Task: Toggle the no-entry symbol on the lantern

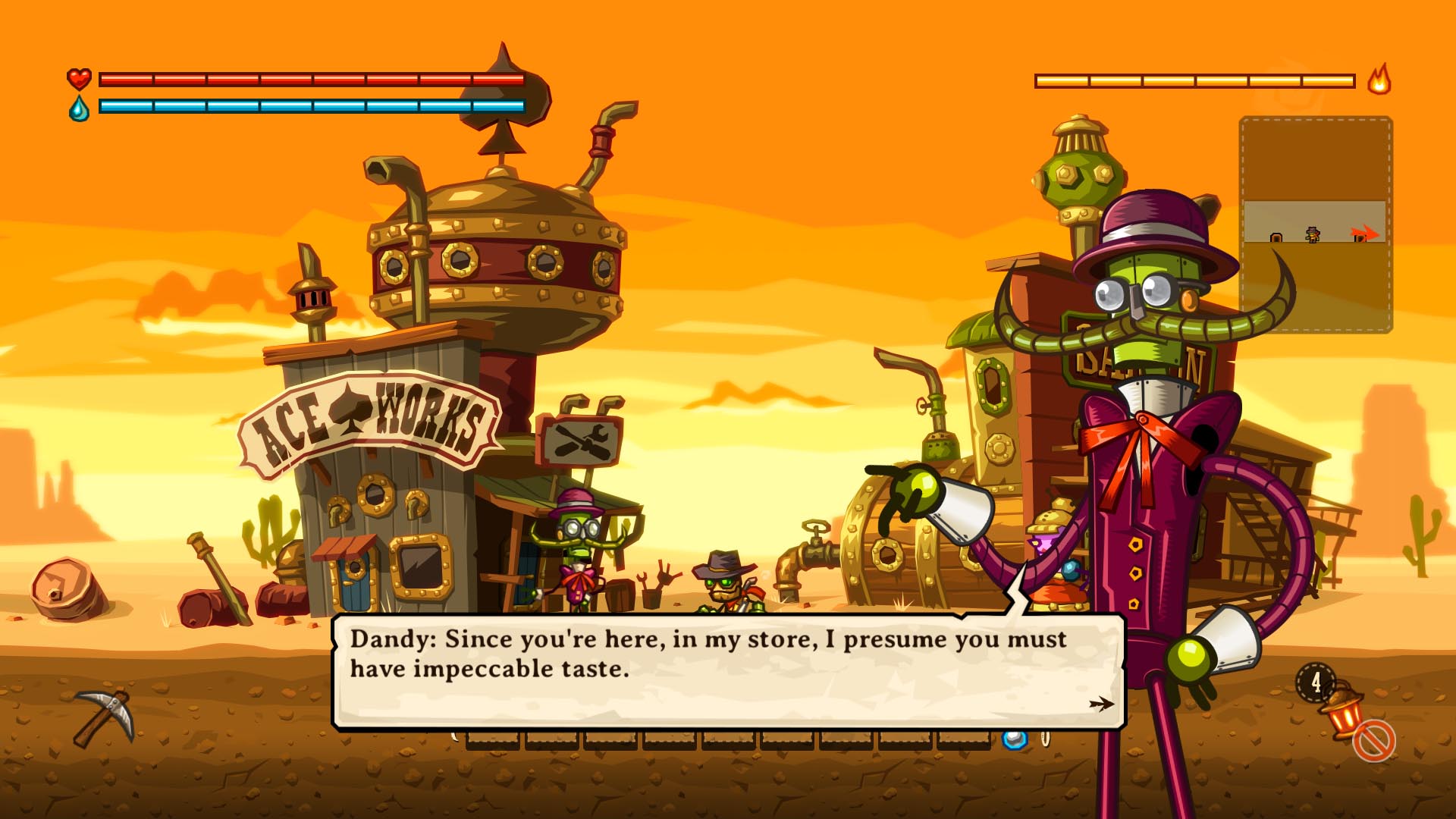Action: (1374, 743)
